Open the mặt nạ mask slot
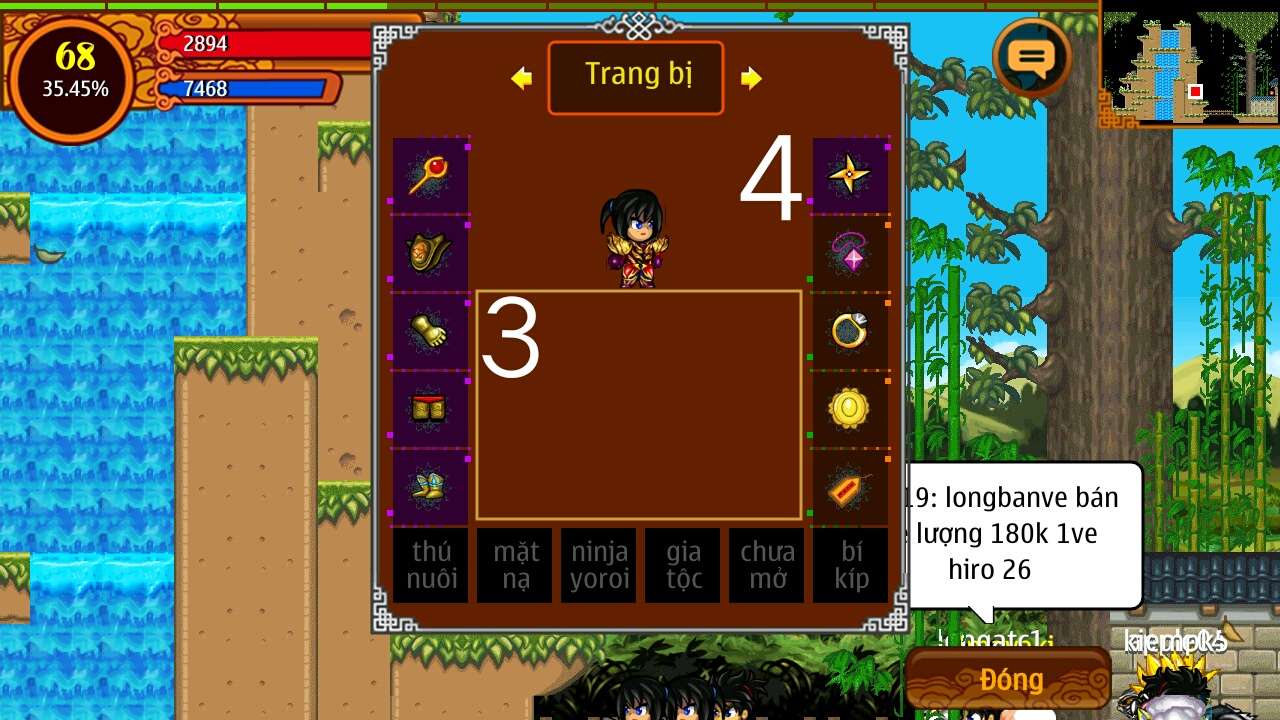The height and width of the screenshot is (720, 1280). 514,565
